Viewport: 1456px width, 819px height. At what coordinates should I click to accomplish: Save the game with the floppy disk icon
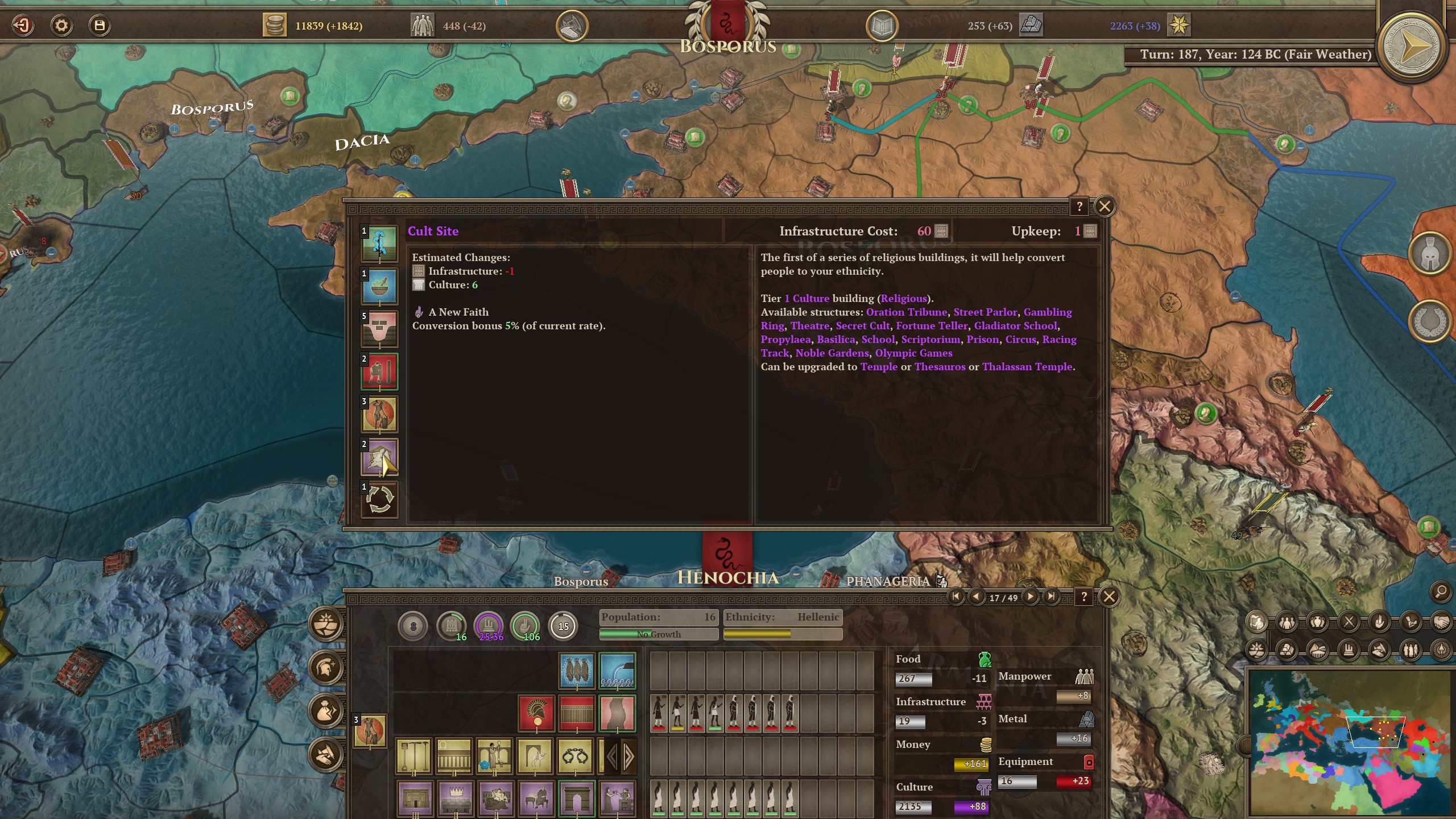[x=100, y=26]
